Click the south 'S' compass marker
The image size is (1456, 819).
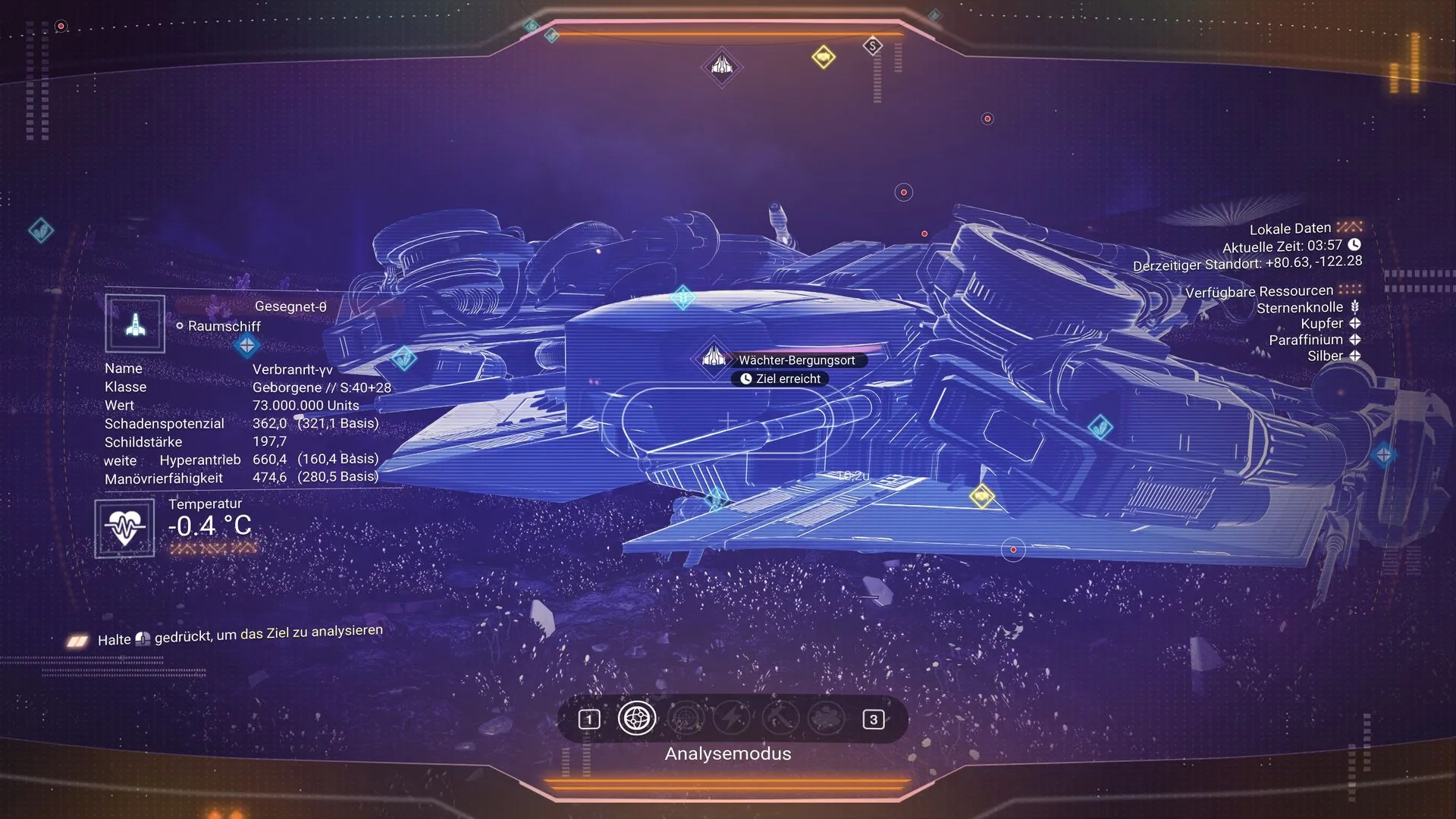click(x=873, y=46)
